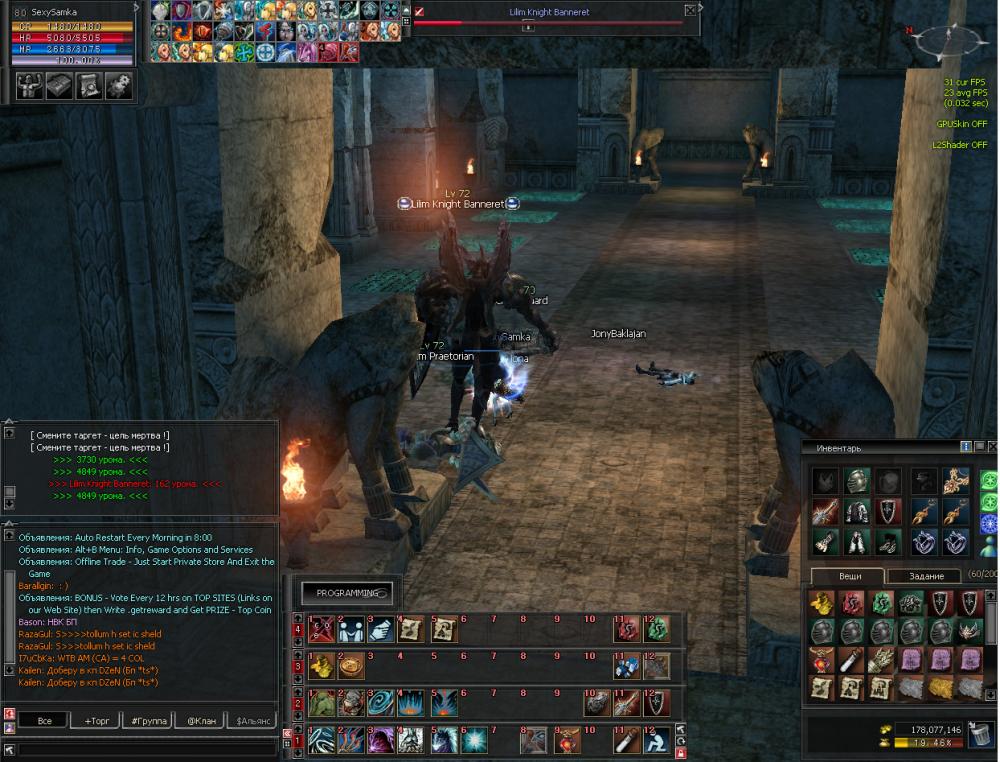
Task: Select the equipped sword weapon slot
Action: coord(825,512)
